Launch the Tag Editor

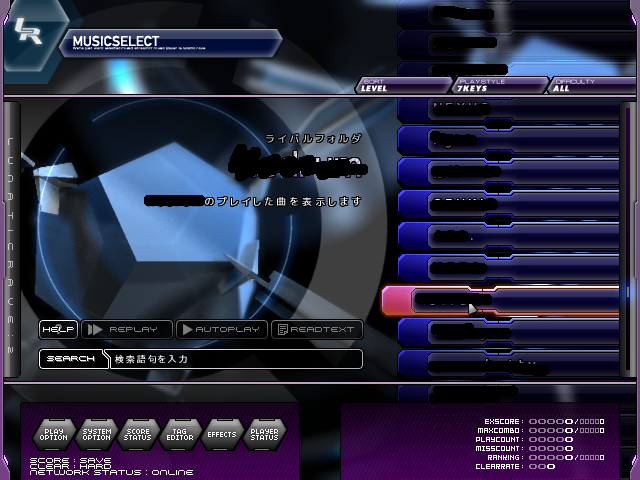click(180, 434)
